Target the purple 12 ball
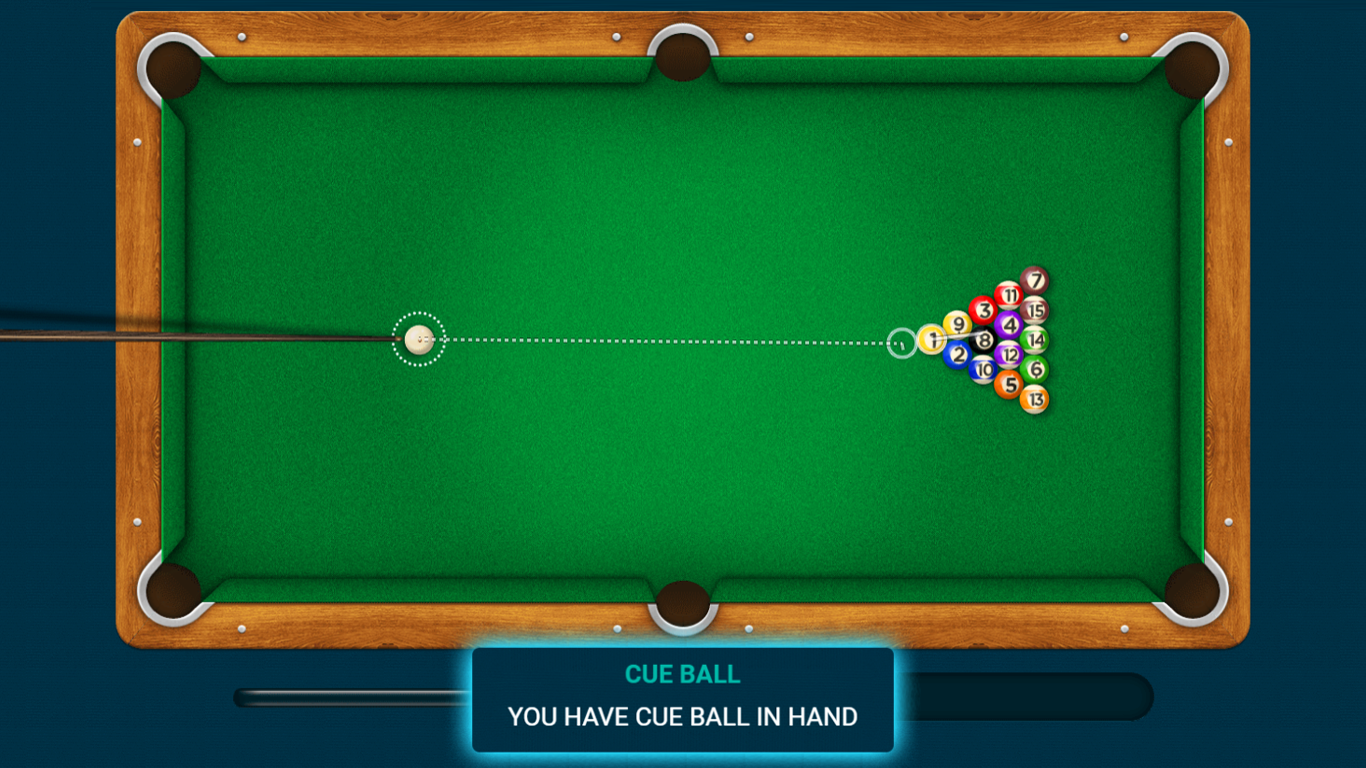 pos(1010,354)
